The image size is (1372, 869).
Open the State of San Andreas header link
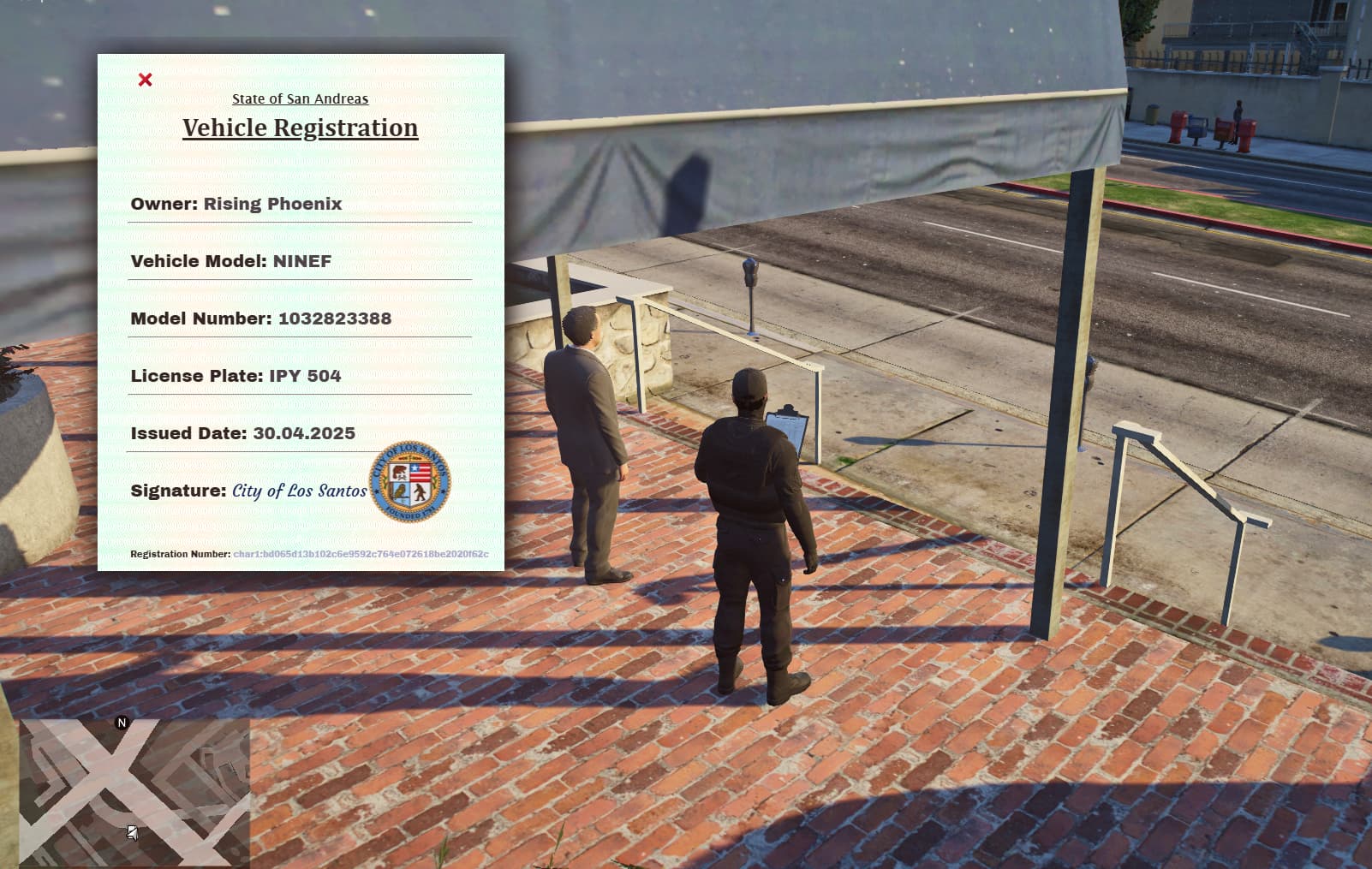pos(300,98)
